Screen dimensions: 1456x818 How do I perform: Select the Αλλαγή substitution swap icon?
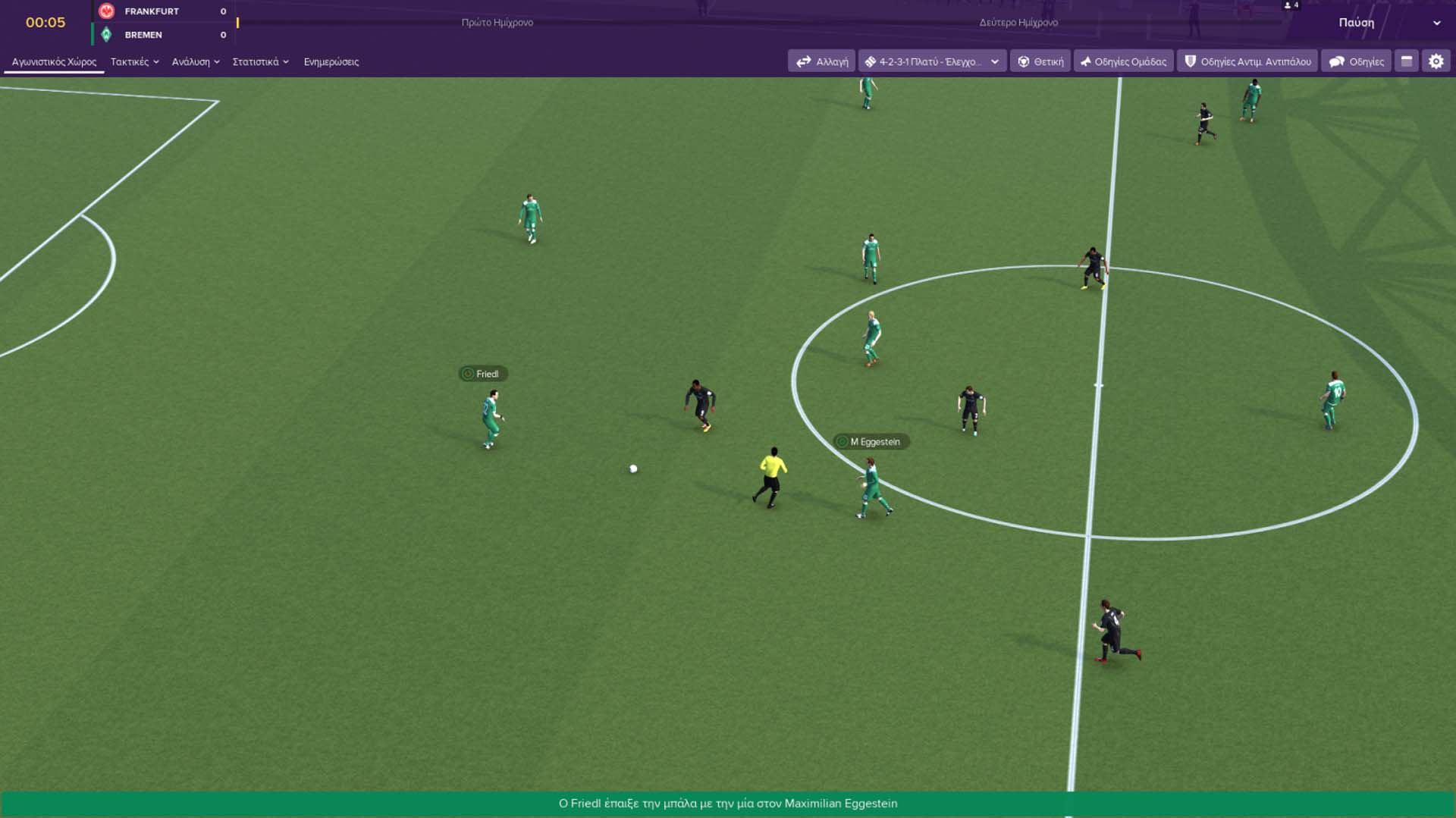point(804,61)
